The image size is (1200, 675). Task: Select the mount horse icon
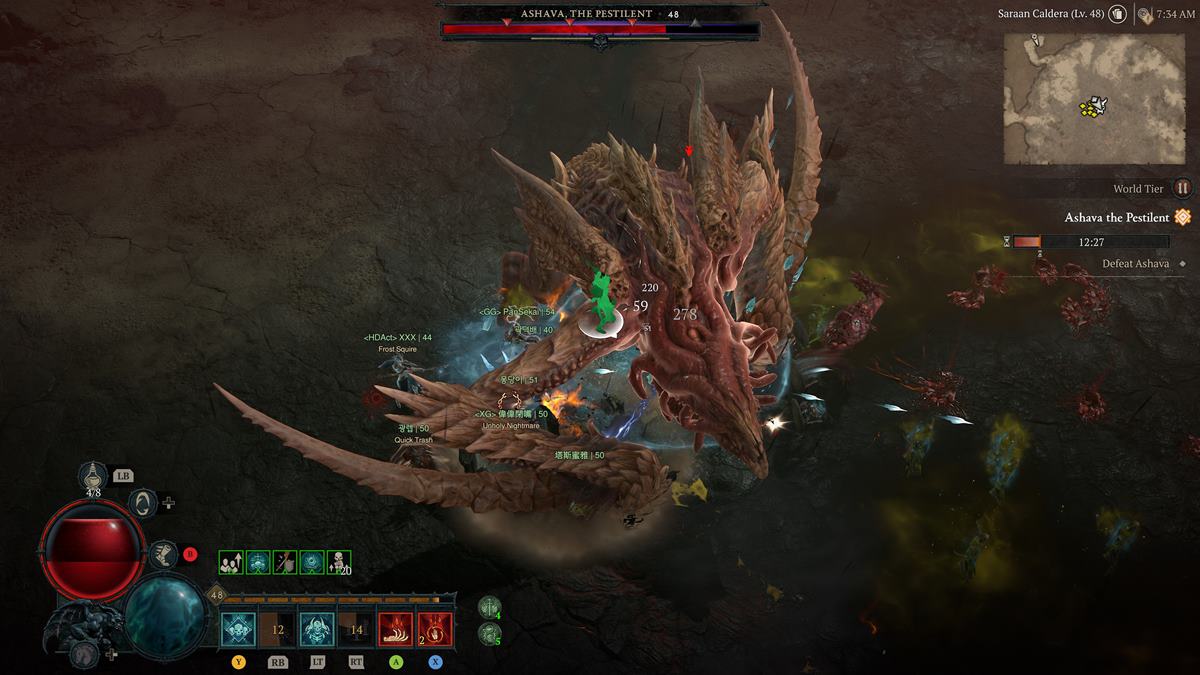84,654
